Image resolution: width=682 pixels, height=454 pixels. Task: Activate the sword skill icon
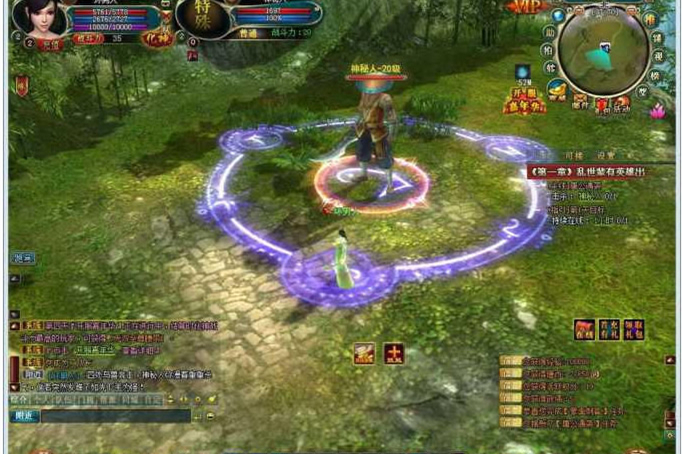tap(363, 353)
